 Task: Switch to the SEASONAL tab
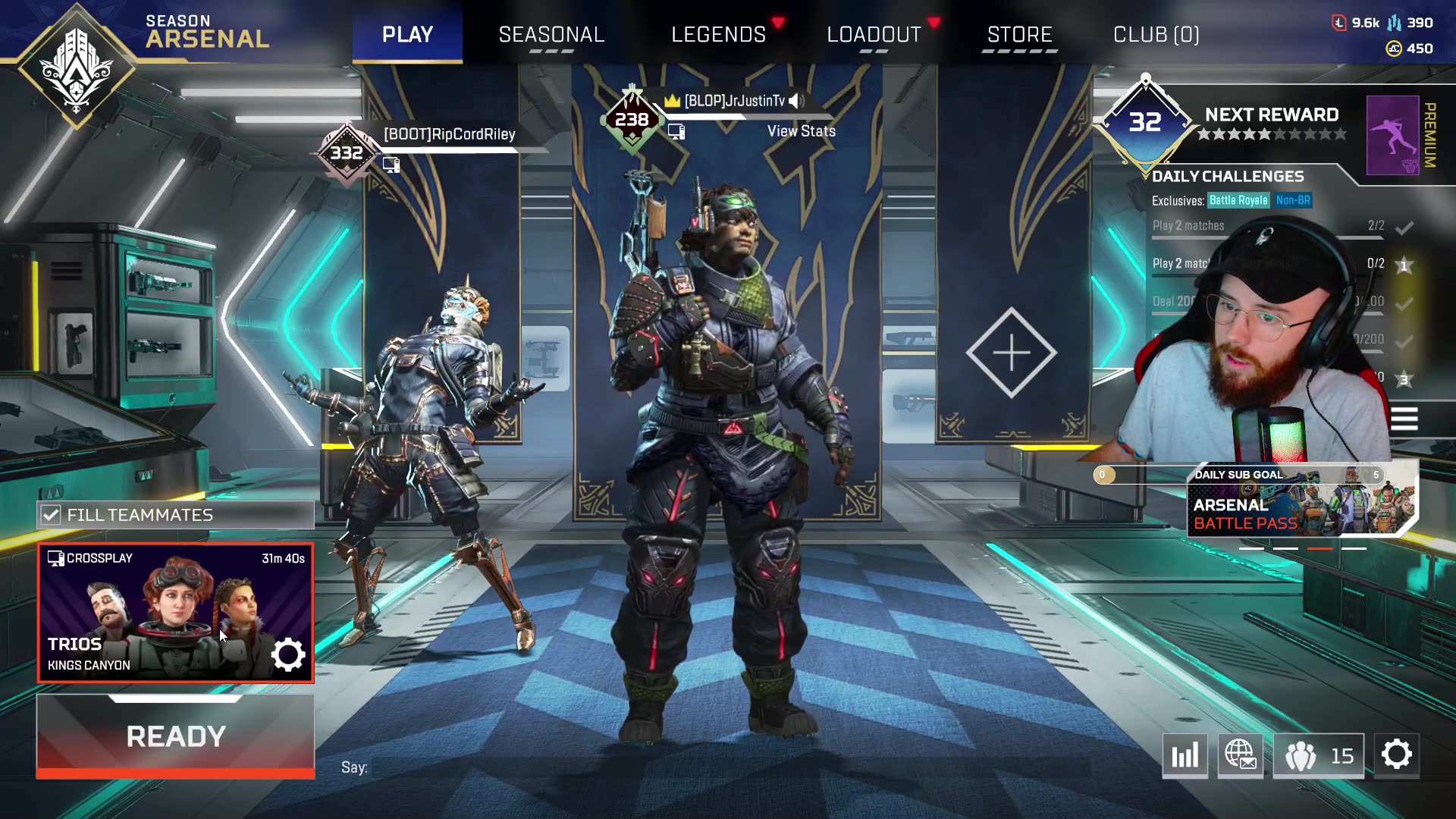551,34
